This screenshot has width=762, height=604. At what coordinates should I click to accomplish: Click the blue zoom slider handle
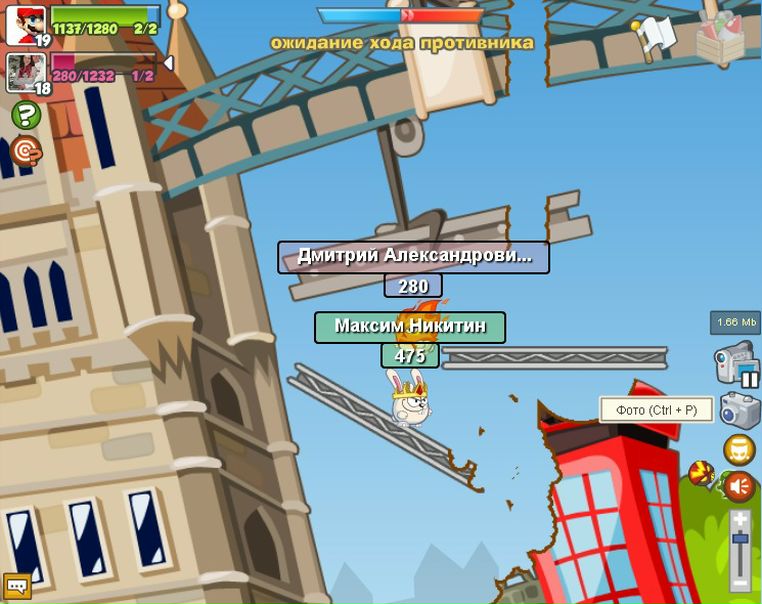740,541
